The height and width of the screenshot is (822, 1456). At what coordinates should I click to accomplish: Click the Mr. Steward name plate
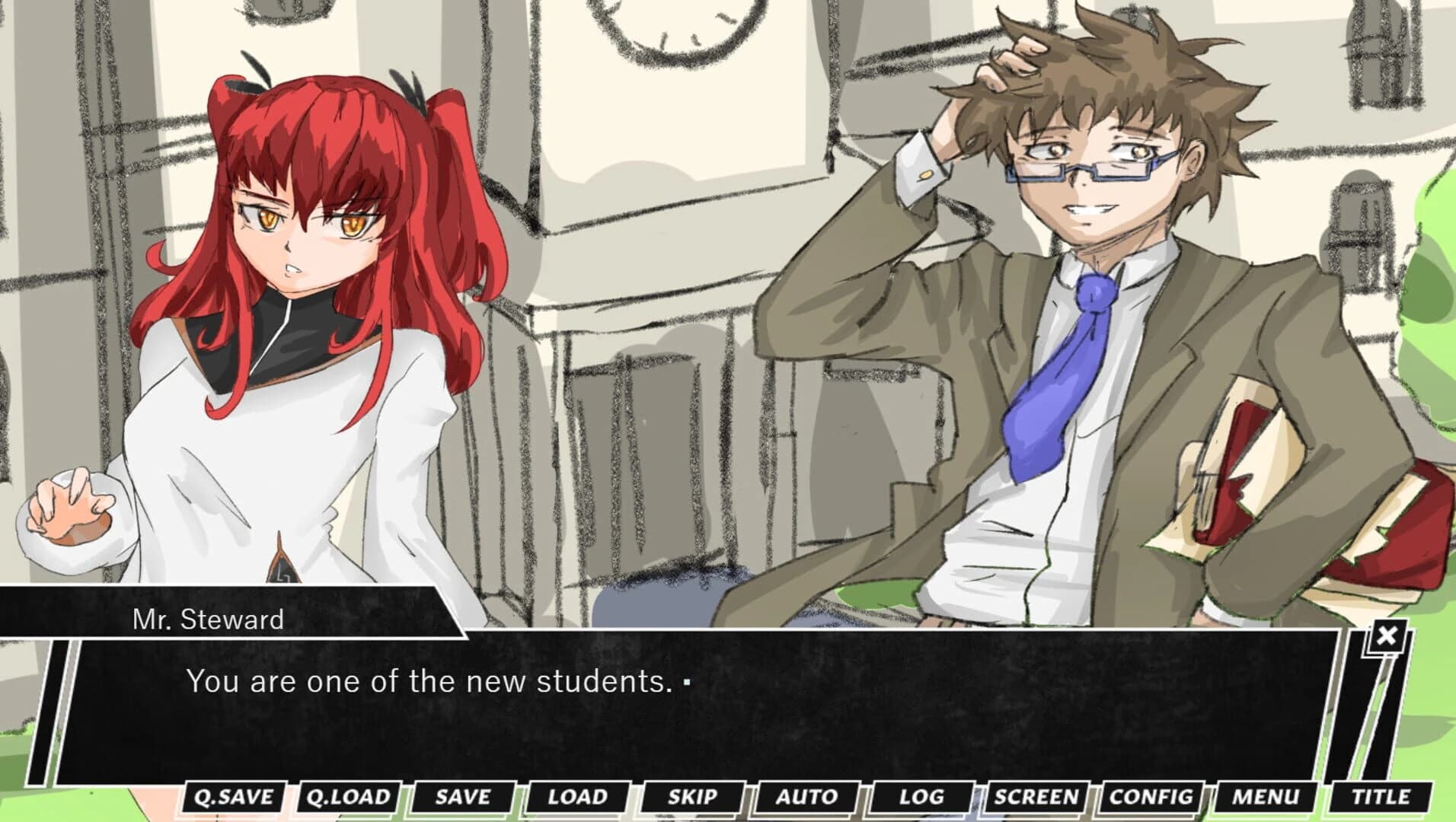pos(207,619)
